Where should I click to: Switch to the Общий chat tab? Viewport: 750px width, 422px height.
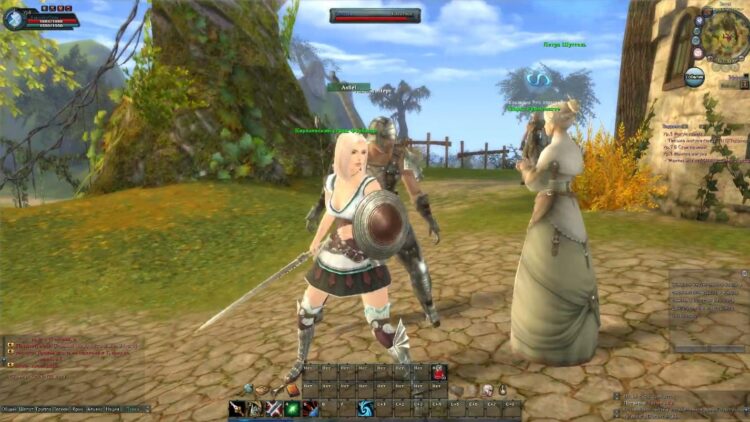pos(9,409)
